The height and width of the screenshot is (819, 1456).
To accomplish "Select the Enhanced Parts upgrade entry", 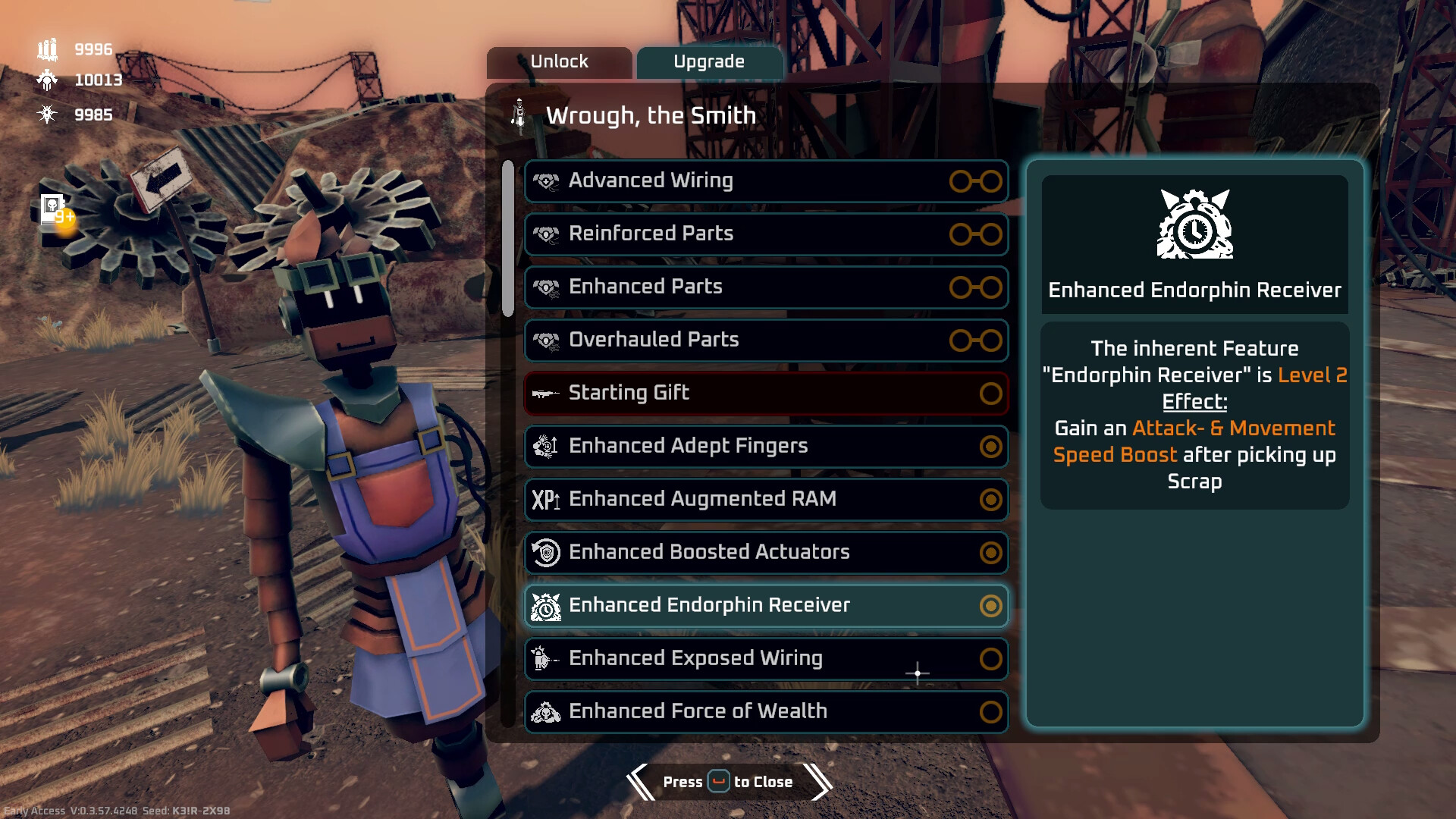I will pos(766,287).
